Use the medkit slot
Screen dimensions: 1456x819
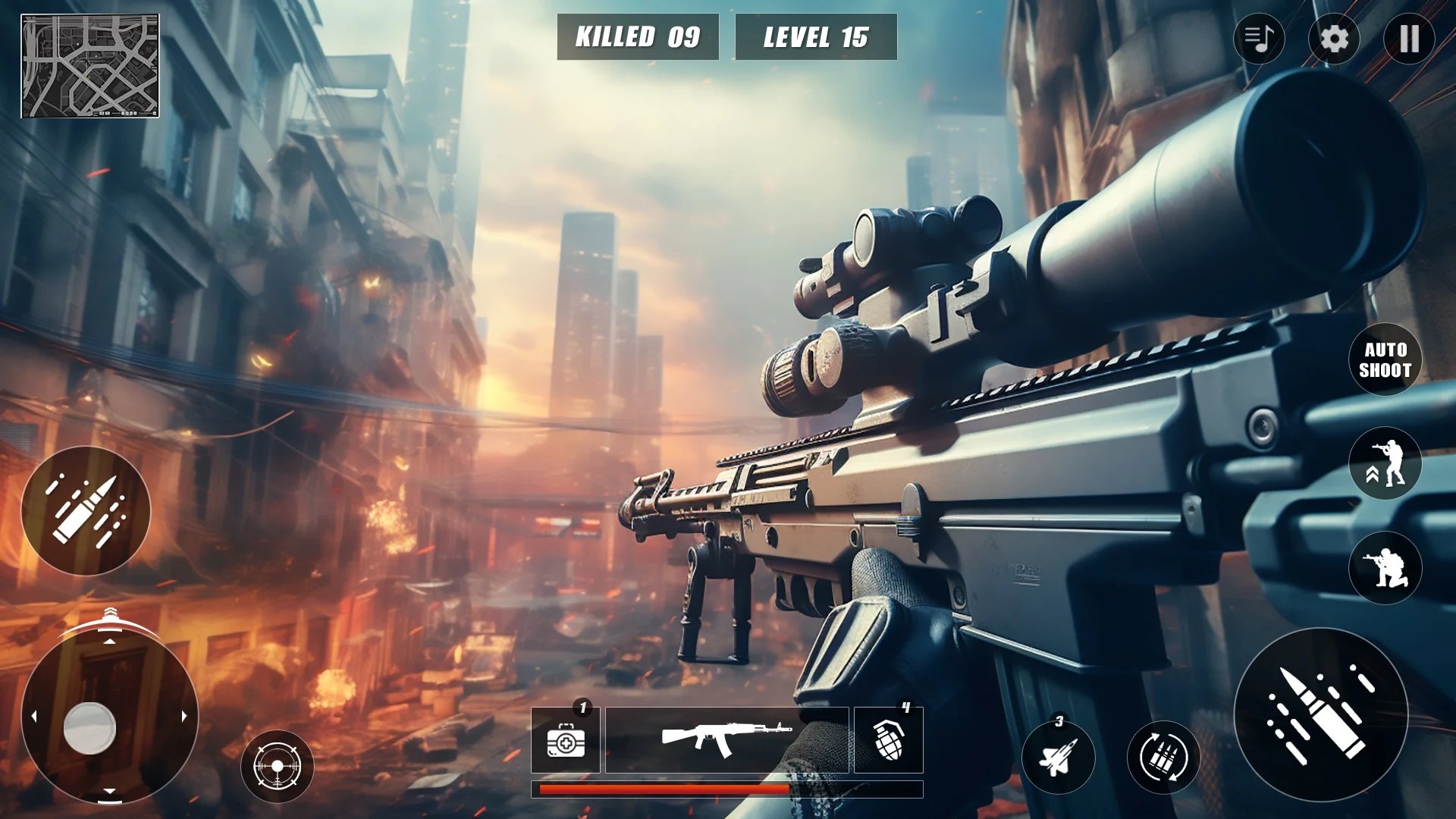coord(566,741)
